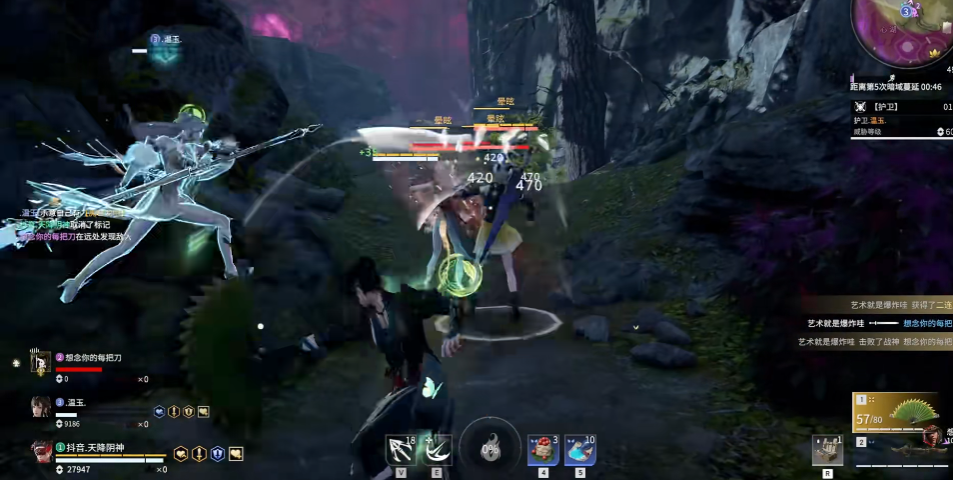Click the numbered 3 teammate marker on minimap
The image size is (953, 480).
pos(906,11)
